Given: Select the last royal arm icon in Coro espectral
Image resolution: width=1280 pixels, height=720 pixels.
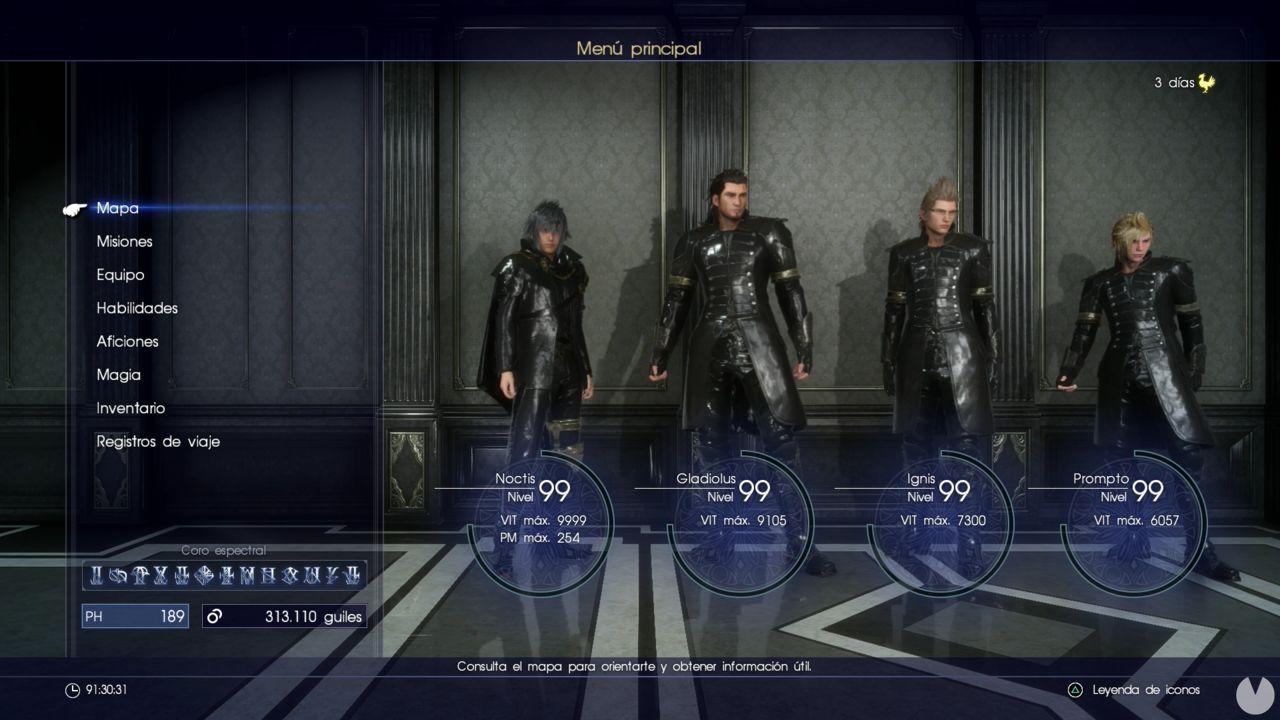Looking at the screenshot, I should pyautogui.click(x=355, y=577).
